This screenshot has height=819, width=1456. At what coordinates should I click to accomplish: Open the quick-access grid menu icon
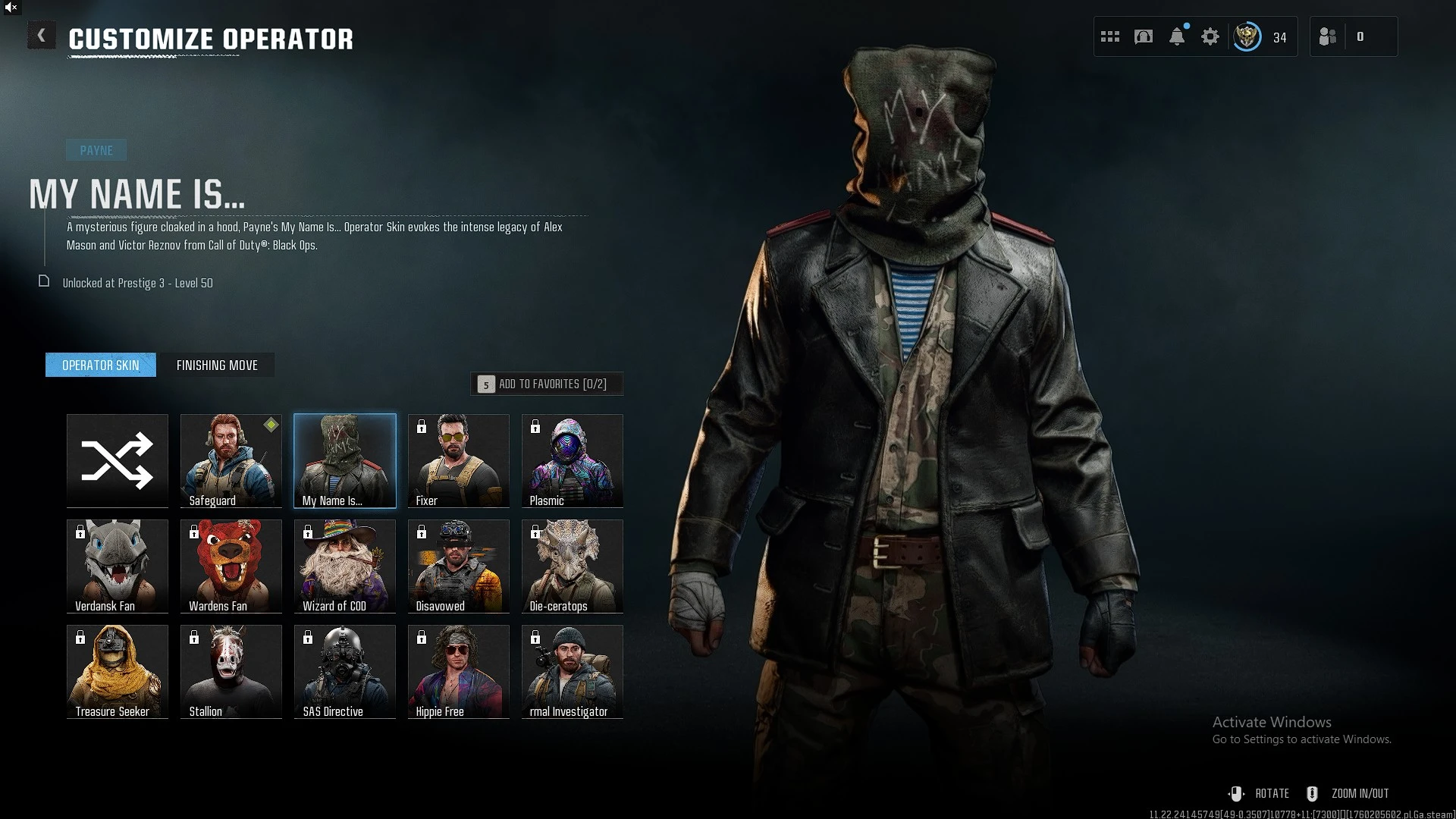(x=1109, y=36)
